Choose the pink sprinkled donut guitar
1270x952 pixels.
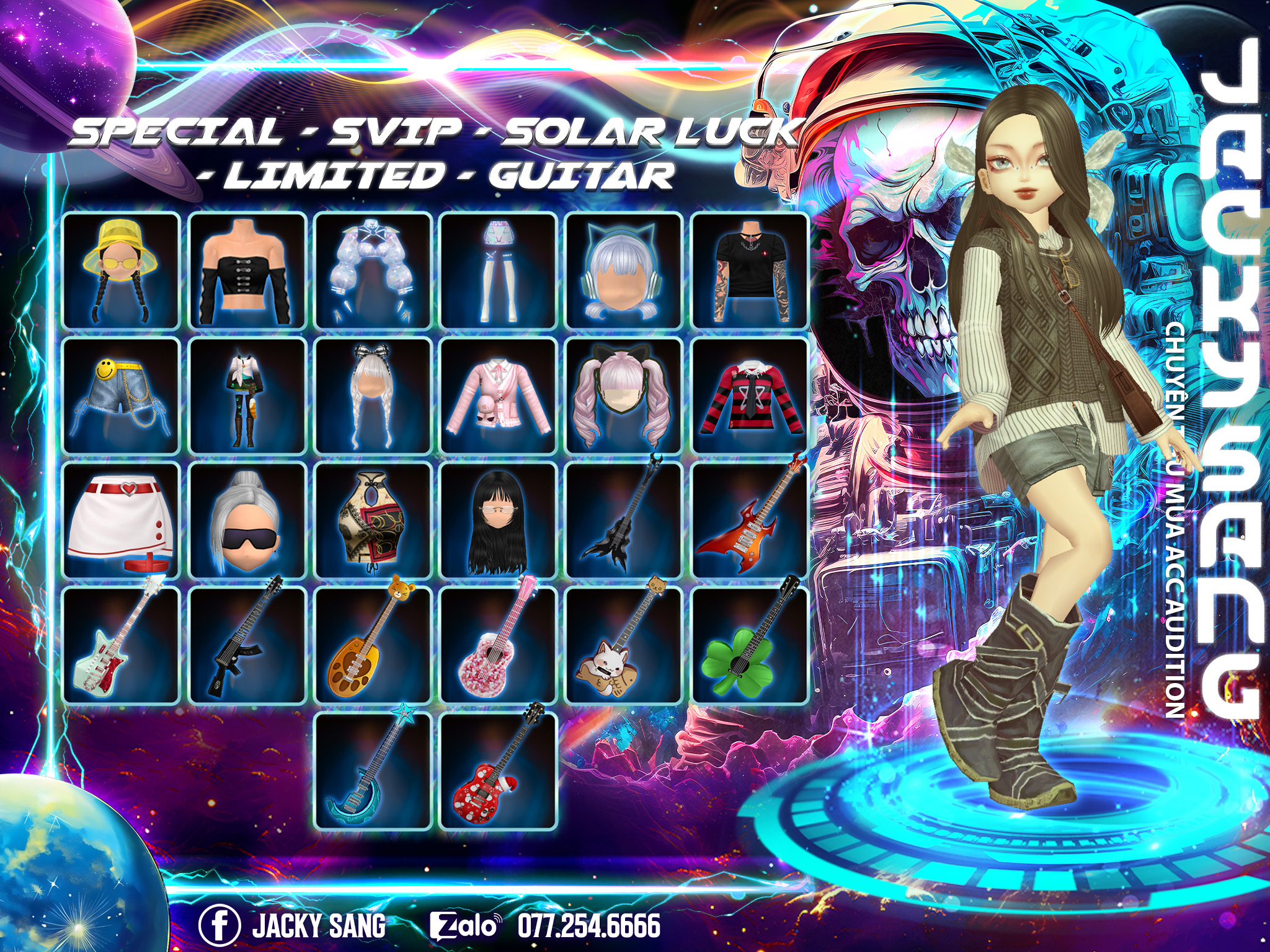(x=498, y=645)
